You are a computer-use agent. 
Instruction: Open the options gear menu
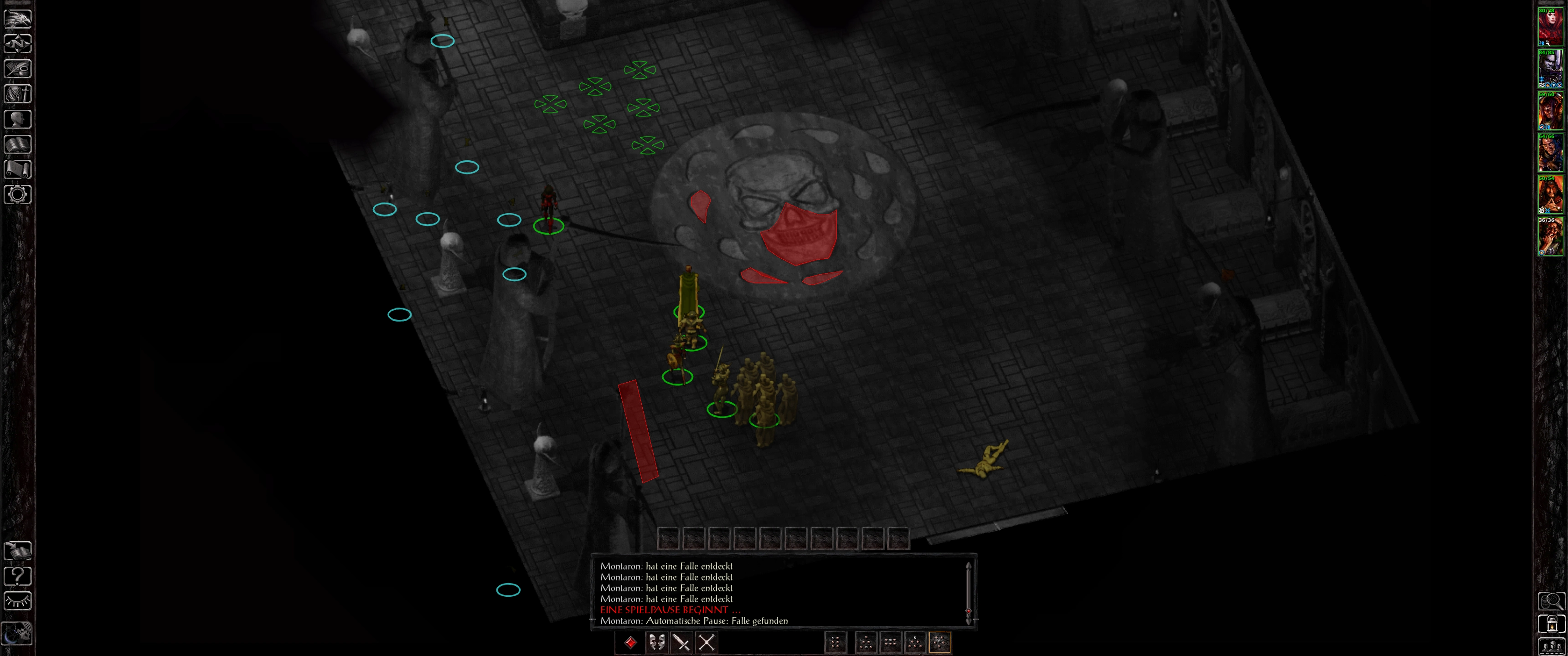pyautogui.click(x=18, y=195)
